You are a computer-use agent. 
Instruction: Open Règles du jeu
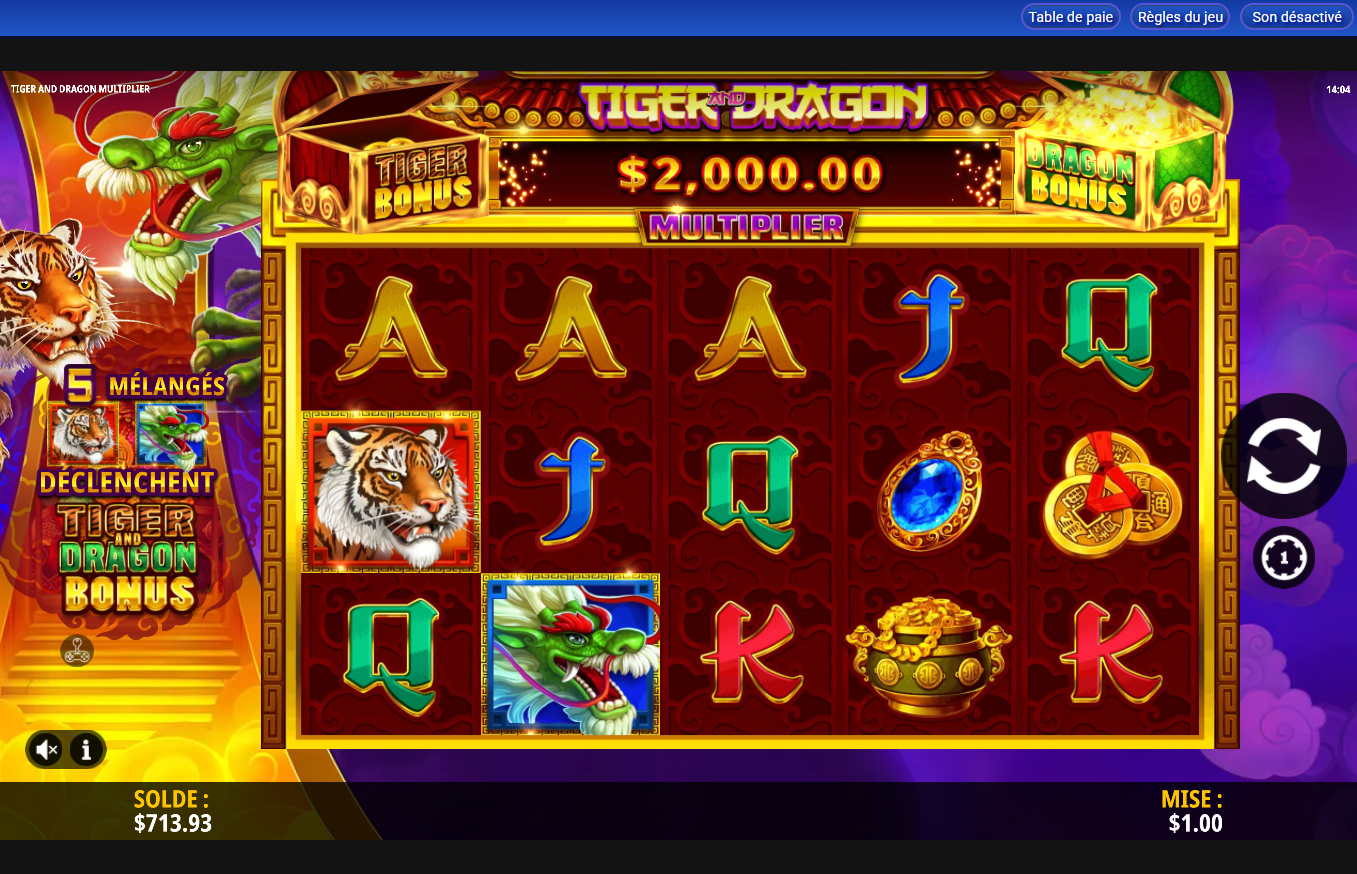[x=1179, y=16]
